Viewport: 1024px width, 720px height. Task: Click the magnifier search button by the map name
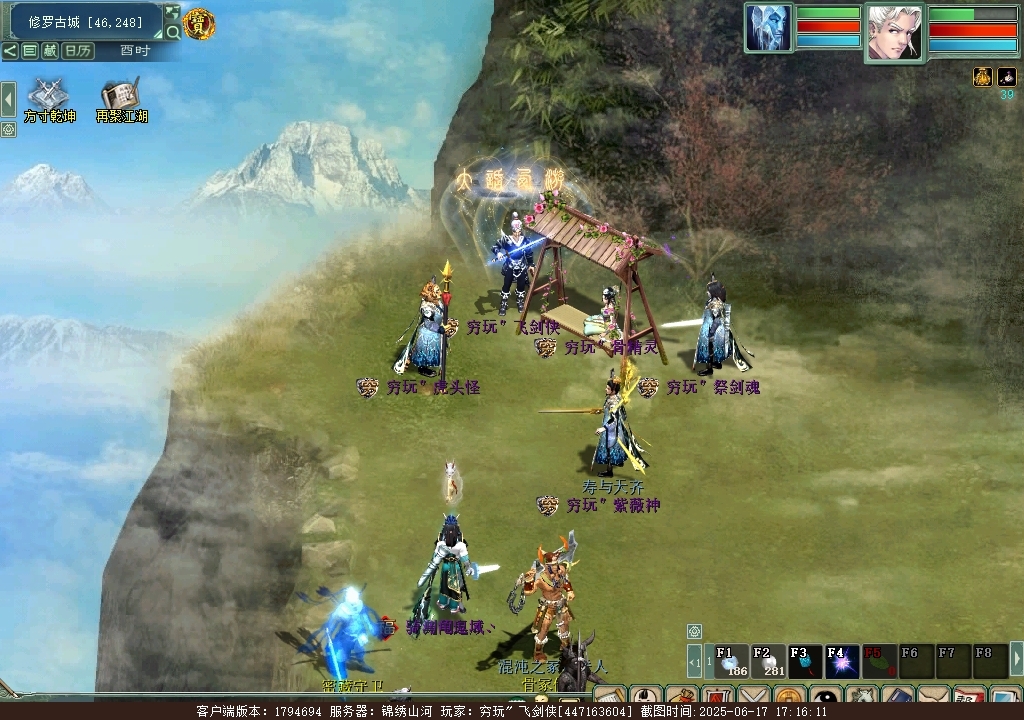(x=173, y=32)
